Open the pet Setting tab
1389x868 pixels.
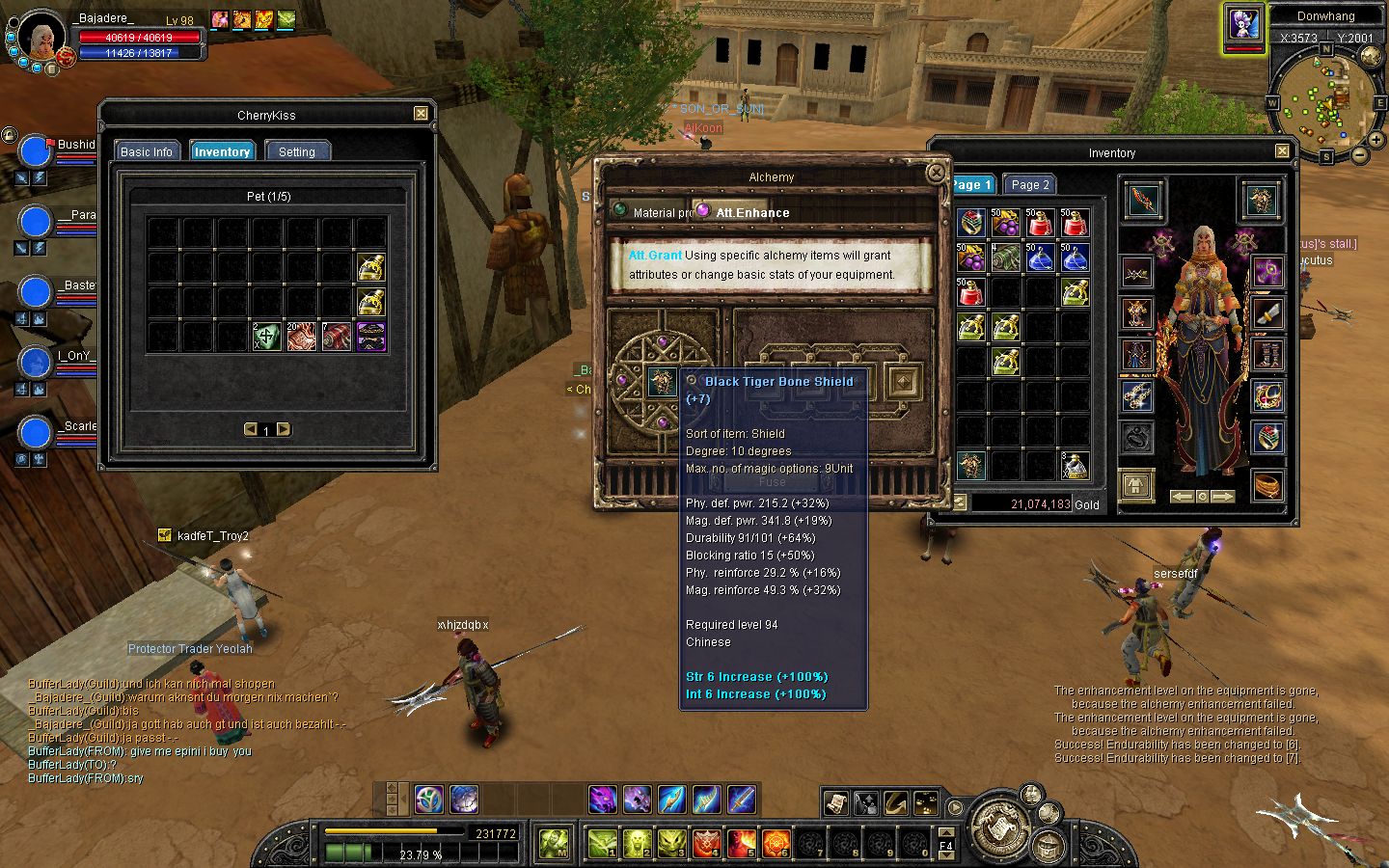(x=297, y=151)
